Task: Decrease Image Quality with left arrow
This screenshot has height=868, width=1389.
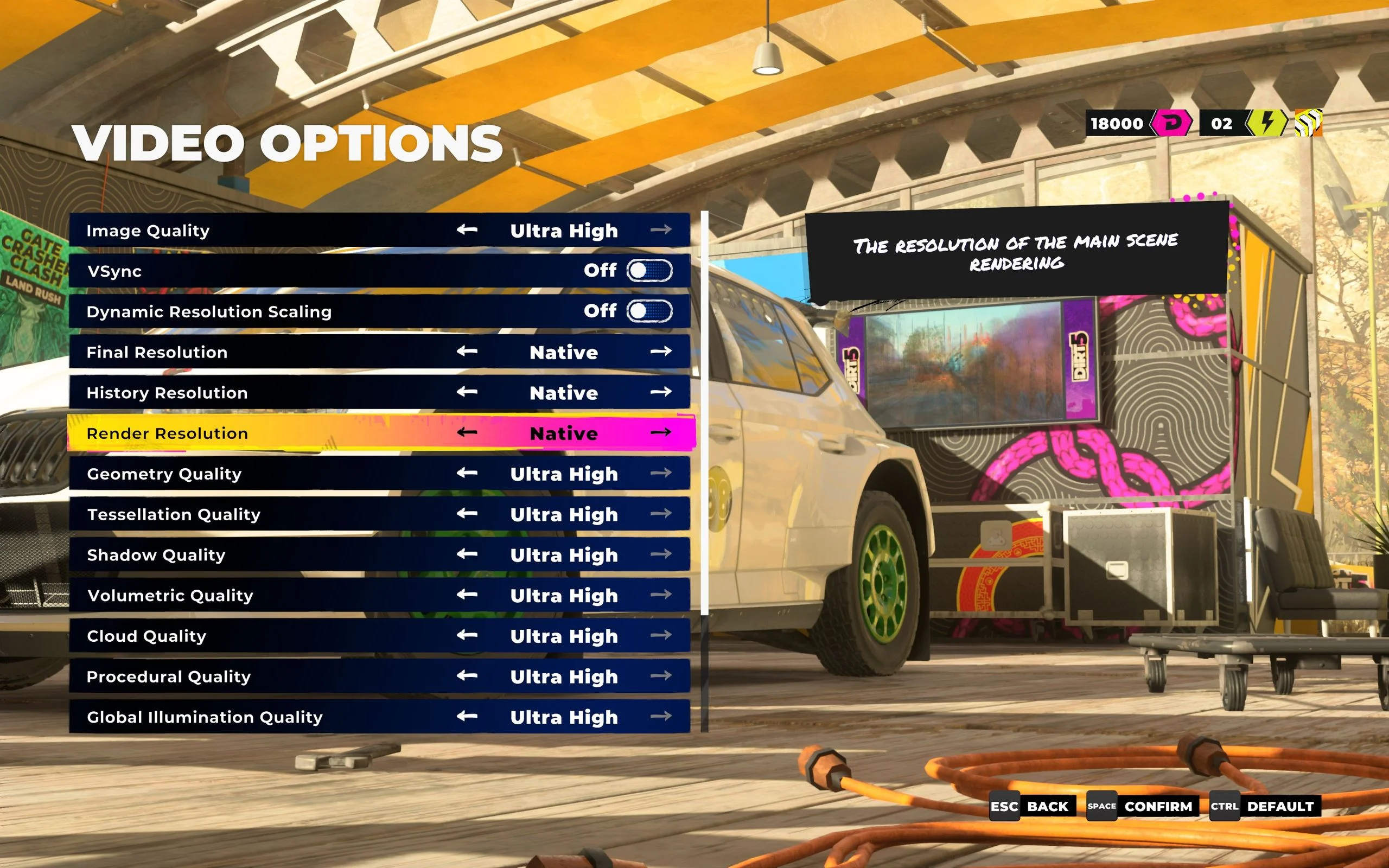Action: click(467, 230)
